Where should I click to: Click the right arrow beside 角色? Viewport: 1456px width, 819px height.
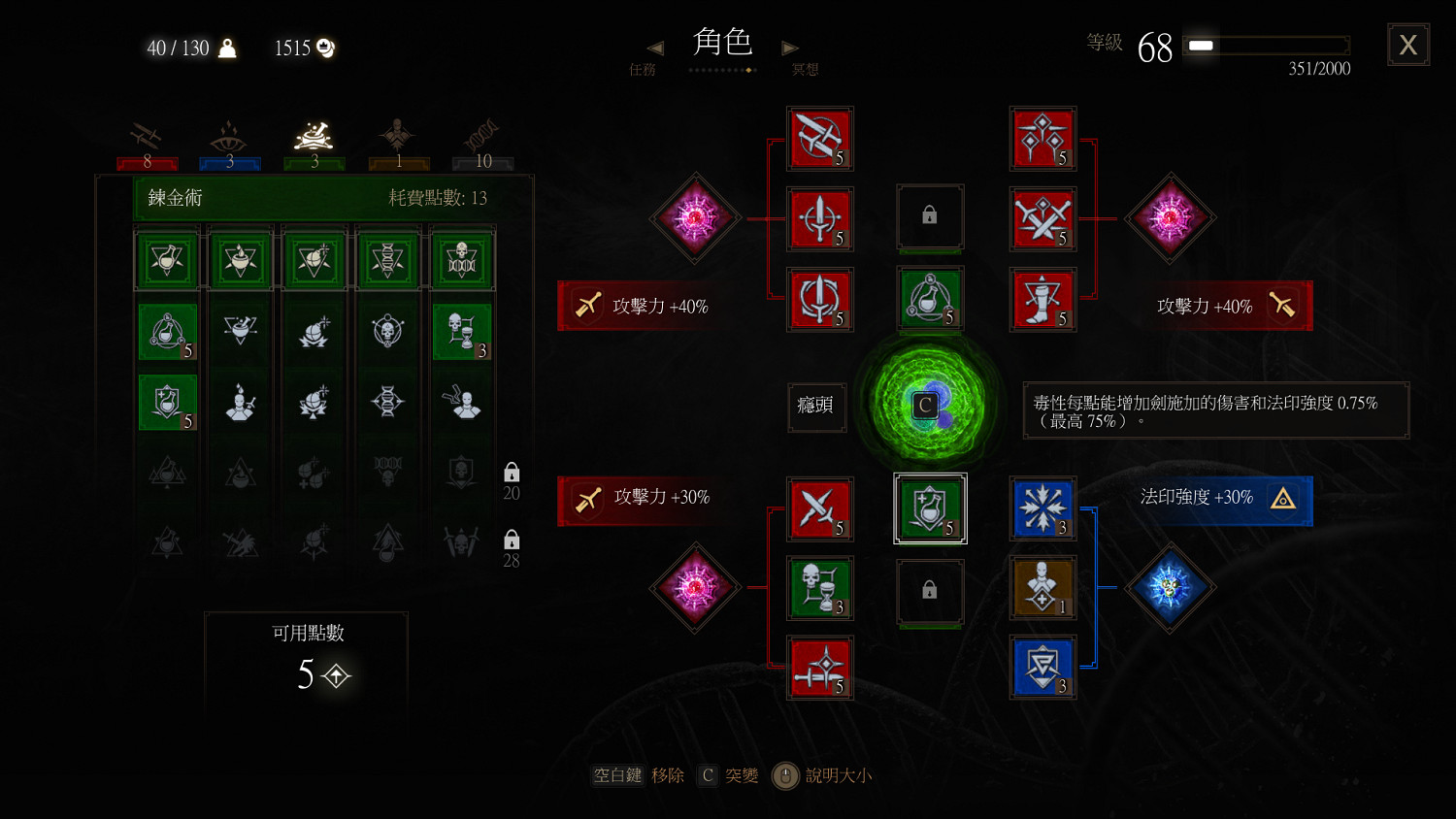(x=789, y=47)
